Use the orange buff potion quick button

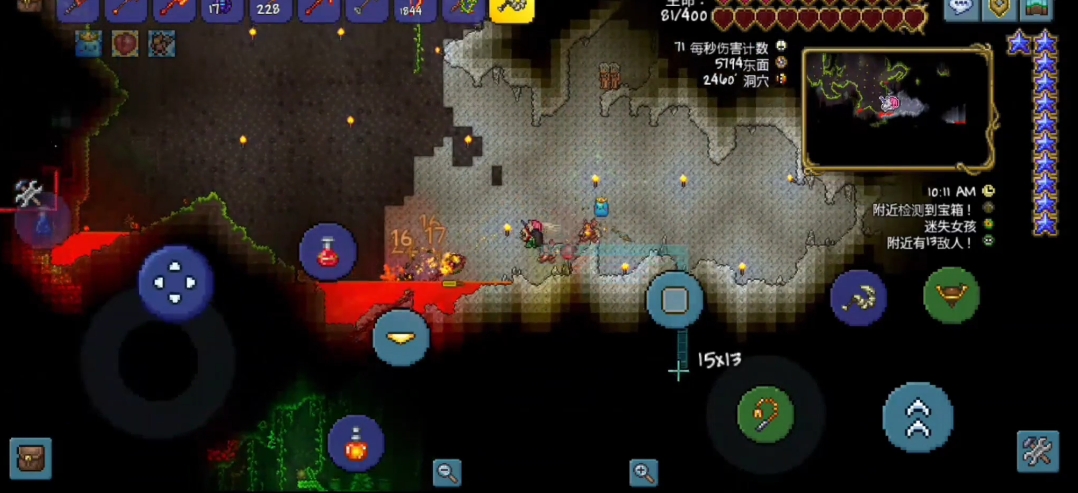pos(355,443)
